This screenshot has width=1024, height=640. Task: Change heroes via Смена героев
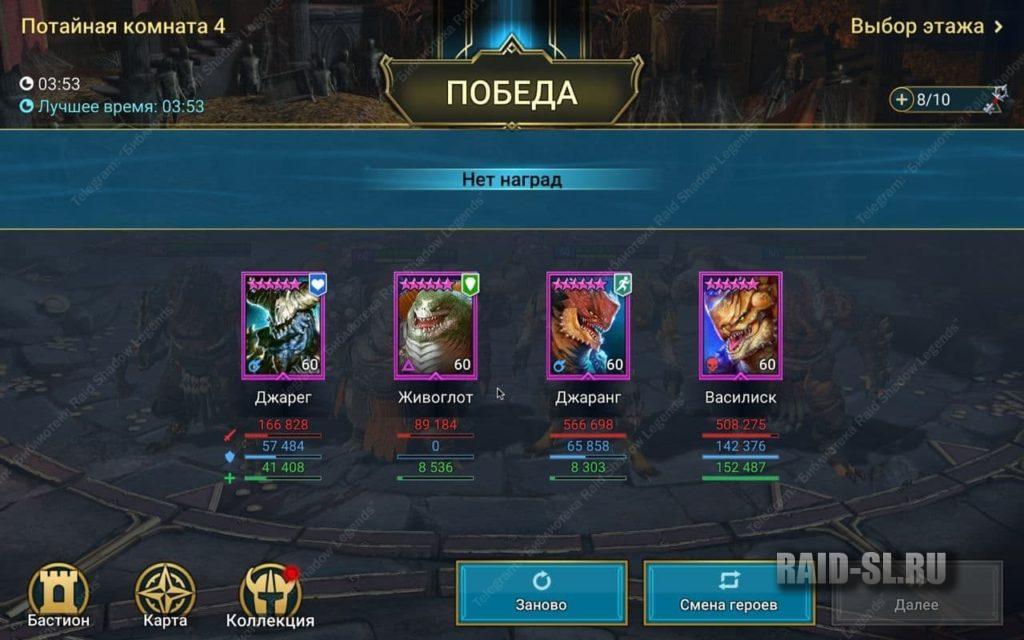coord(729,593)
